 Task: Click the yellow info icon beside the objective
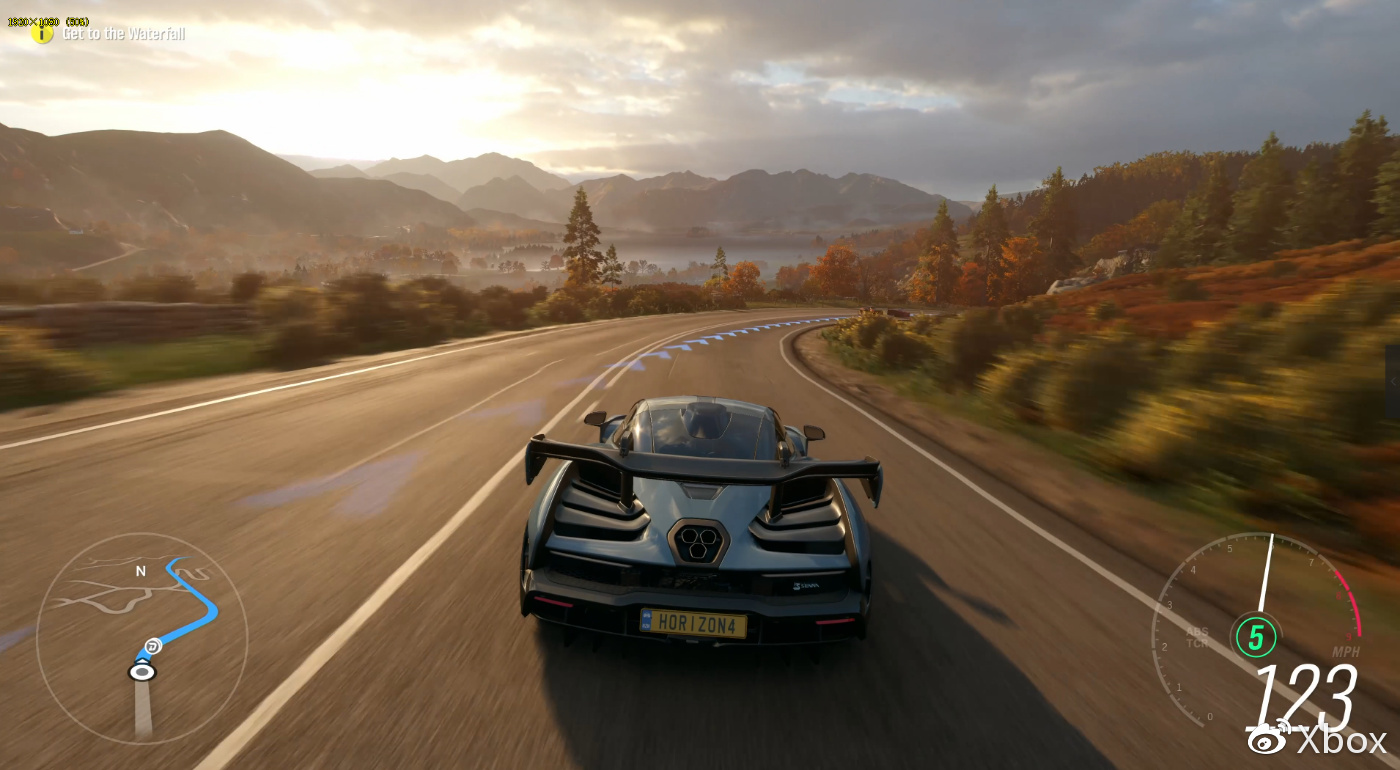[x=42, y=34]
